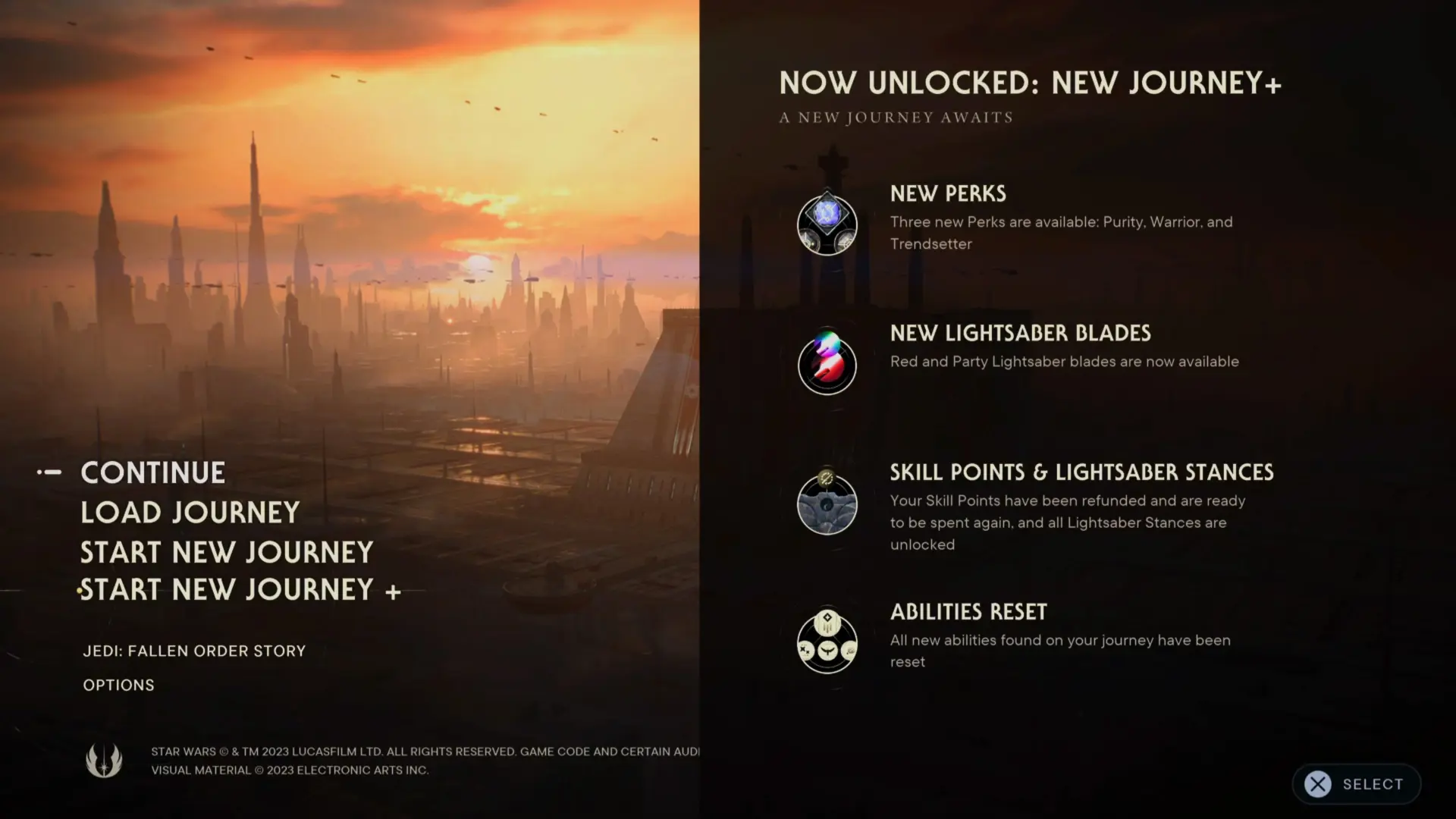Viewport: 1456px width, 819px height.
Task: Choose START NEW JOURNEY
Action: point(226,552)
